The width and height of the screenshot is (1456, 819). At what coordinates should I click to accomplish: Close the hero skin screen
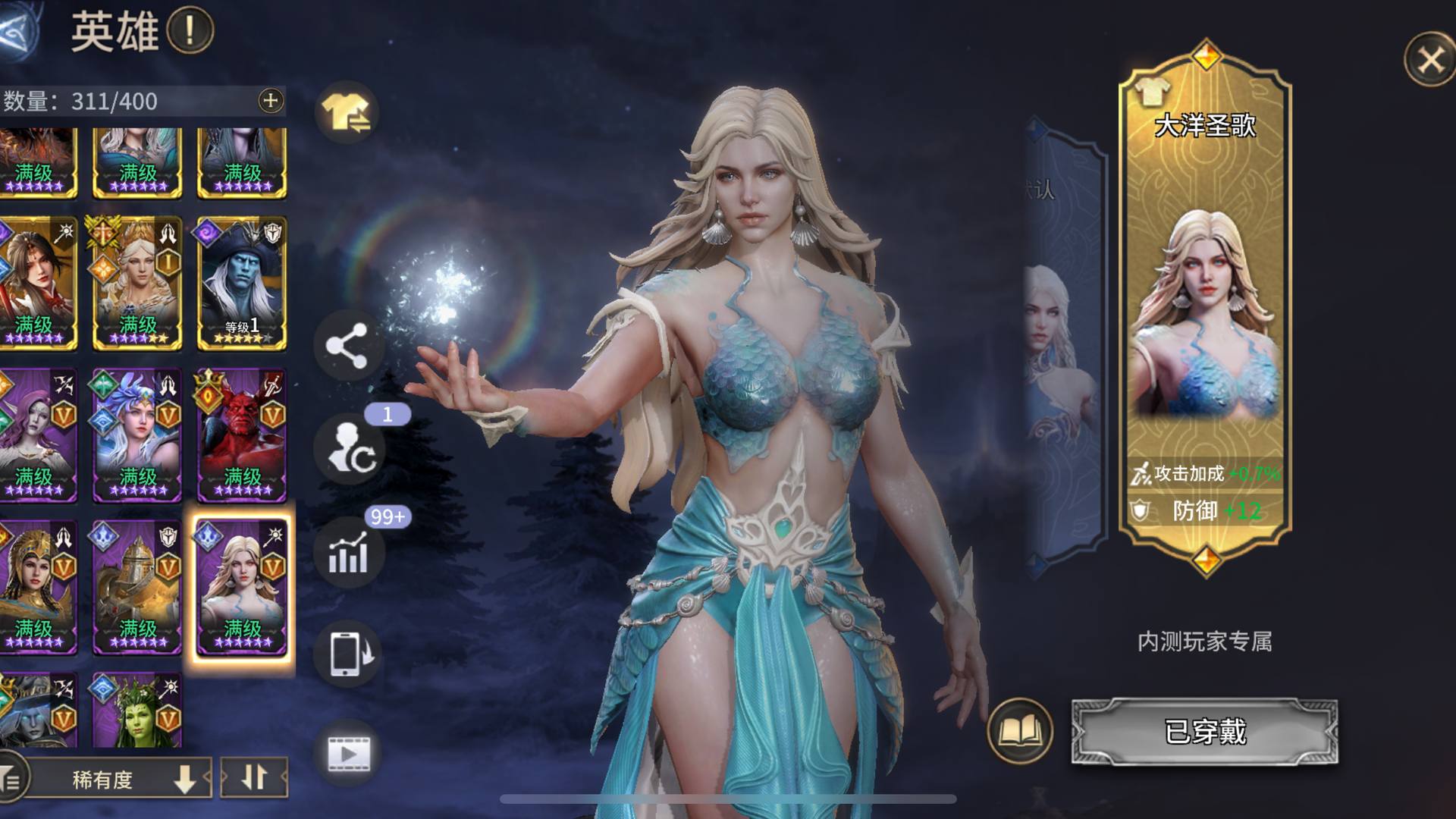pos(1429,59)
